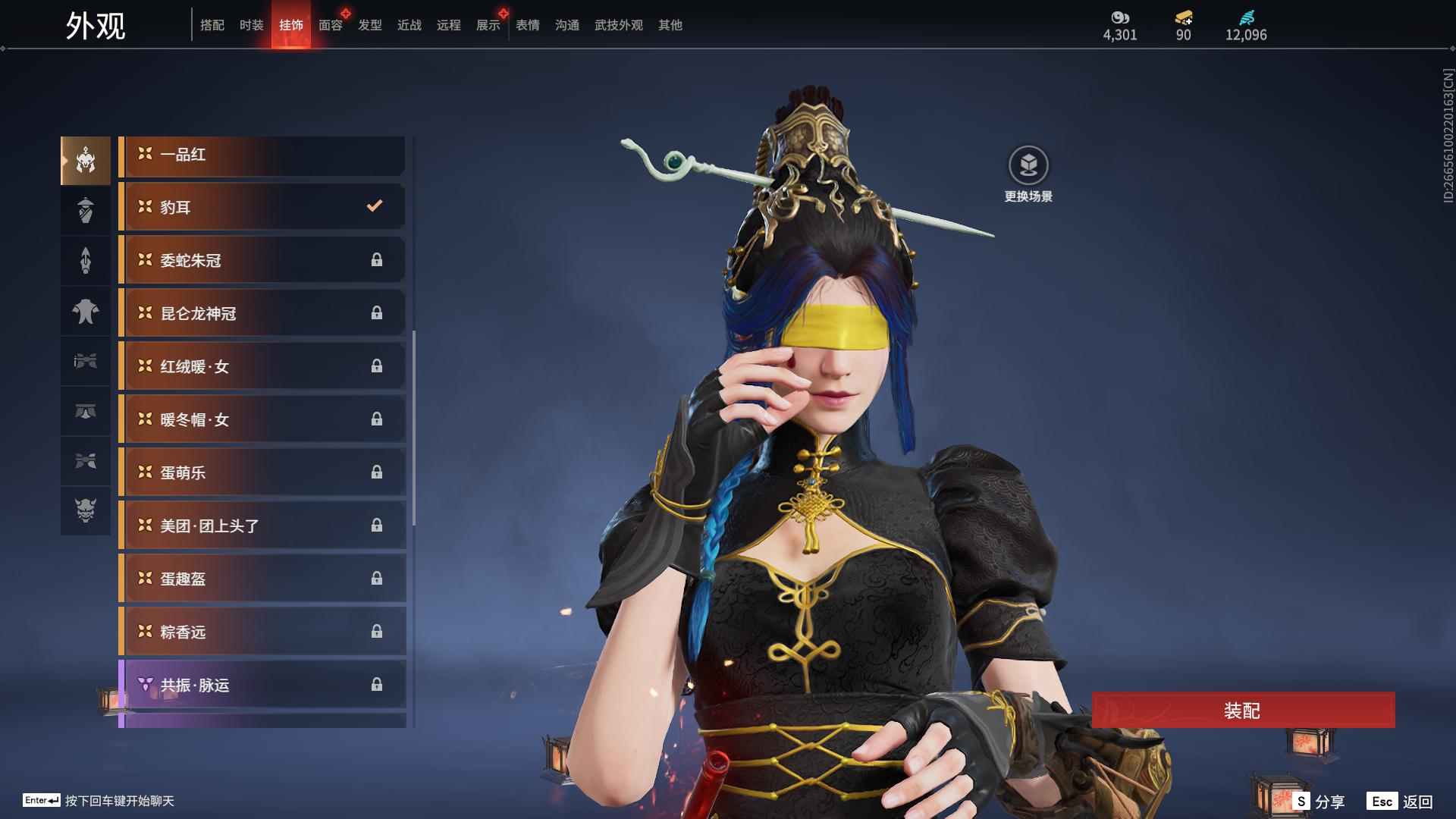This screenshot has height=819, width=1456.
Task: Switch to the 表情 tab
Action: pyautogui.click(x=527, y=25)
